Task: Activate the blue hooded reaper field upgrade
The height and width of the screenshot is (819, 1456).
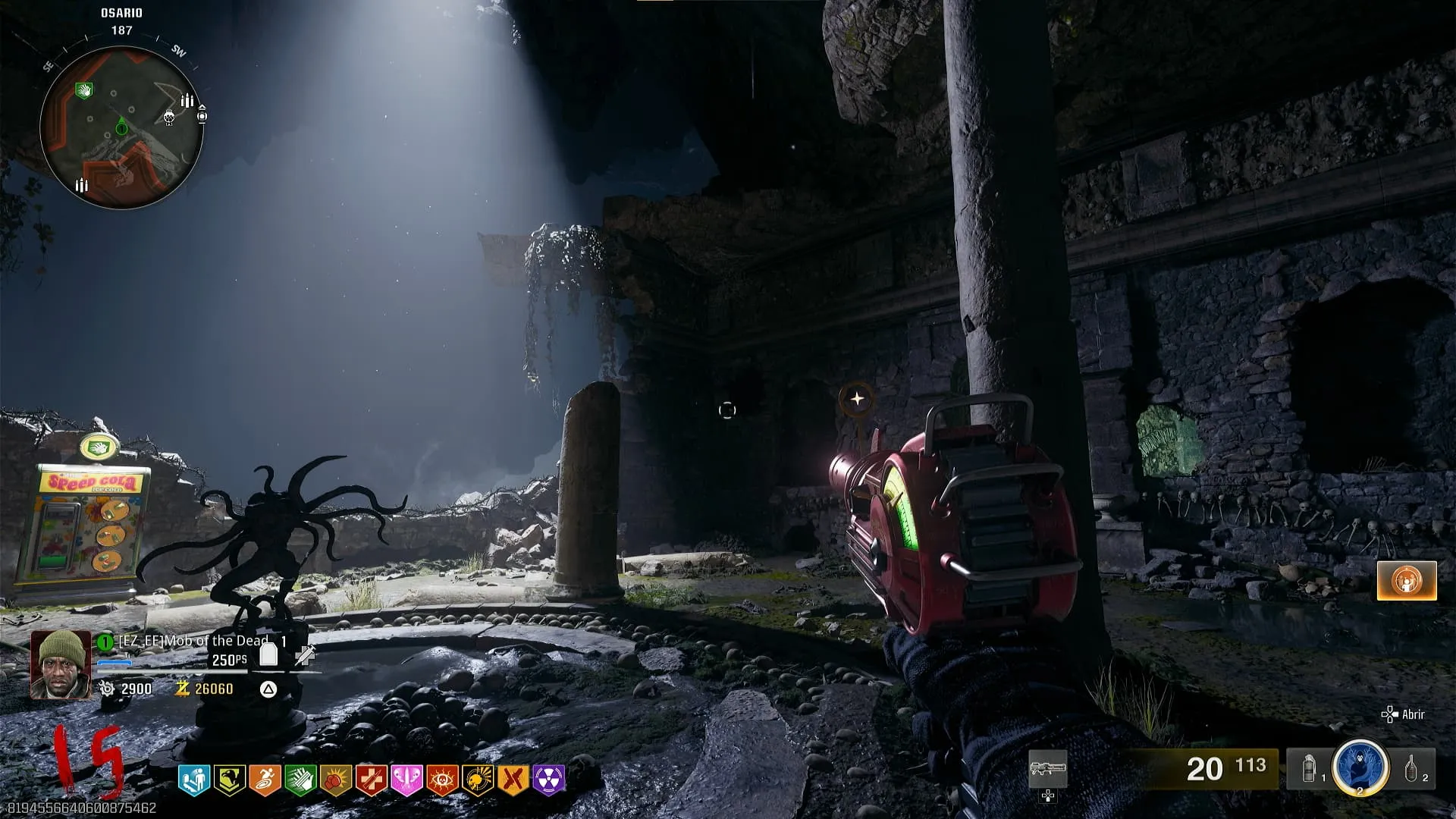Action: point(1360,767)
